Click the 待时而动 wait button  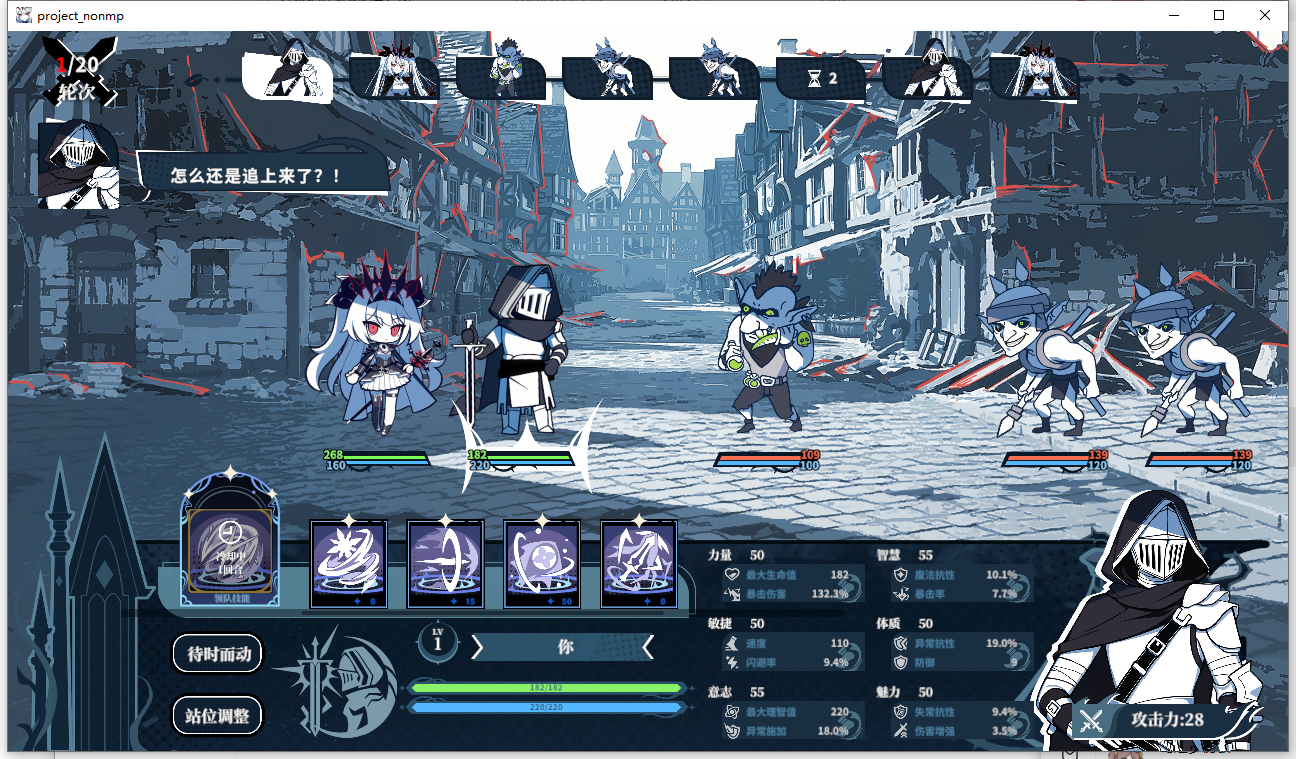(x=218, y=654)
